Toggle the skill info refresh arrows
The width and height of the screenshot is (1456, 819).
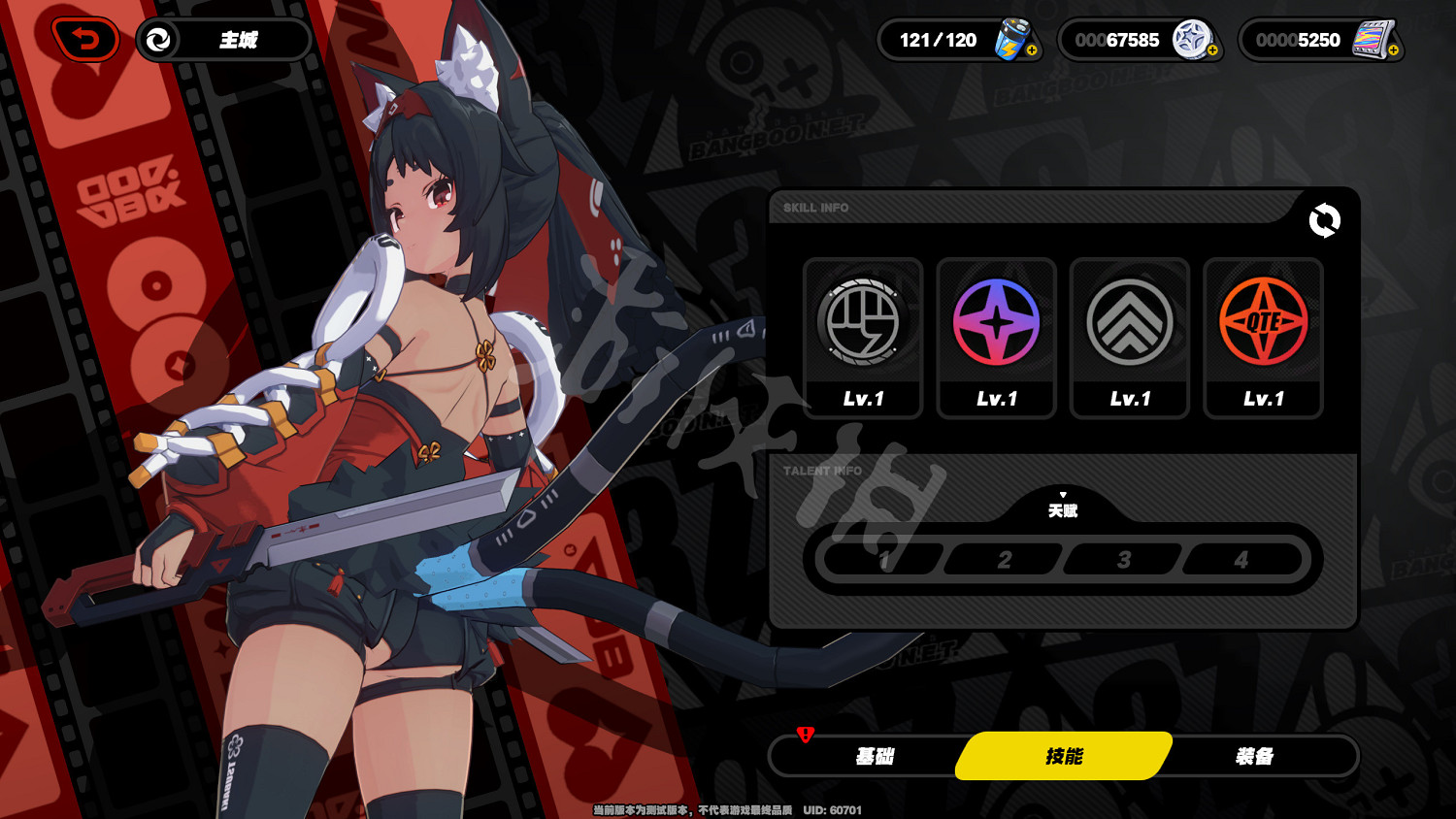(1324, 221)
